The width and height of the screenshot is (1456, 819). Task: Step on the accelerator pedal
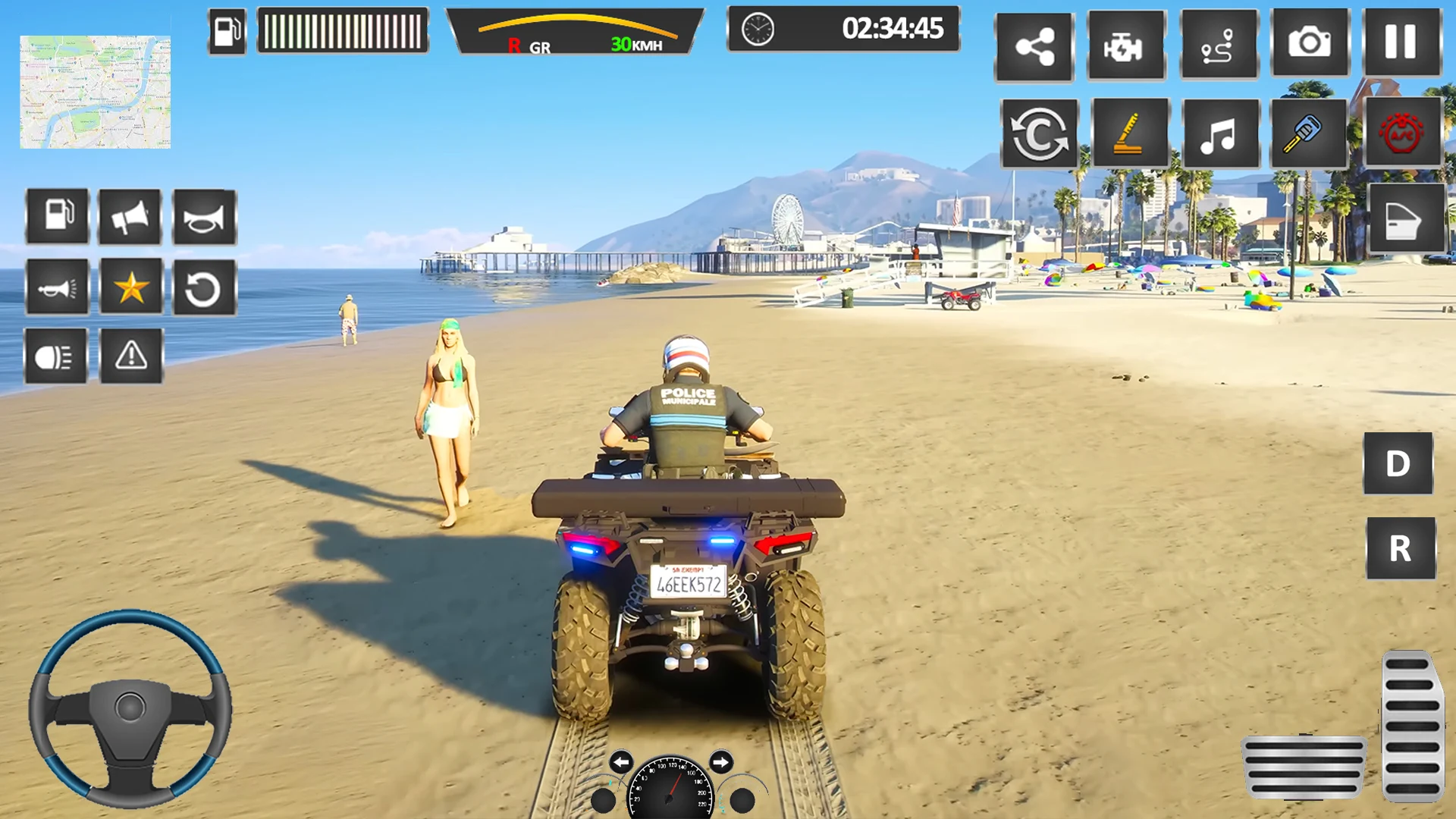[1411, 726]
